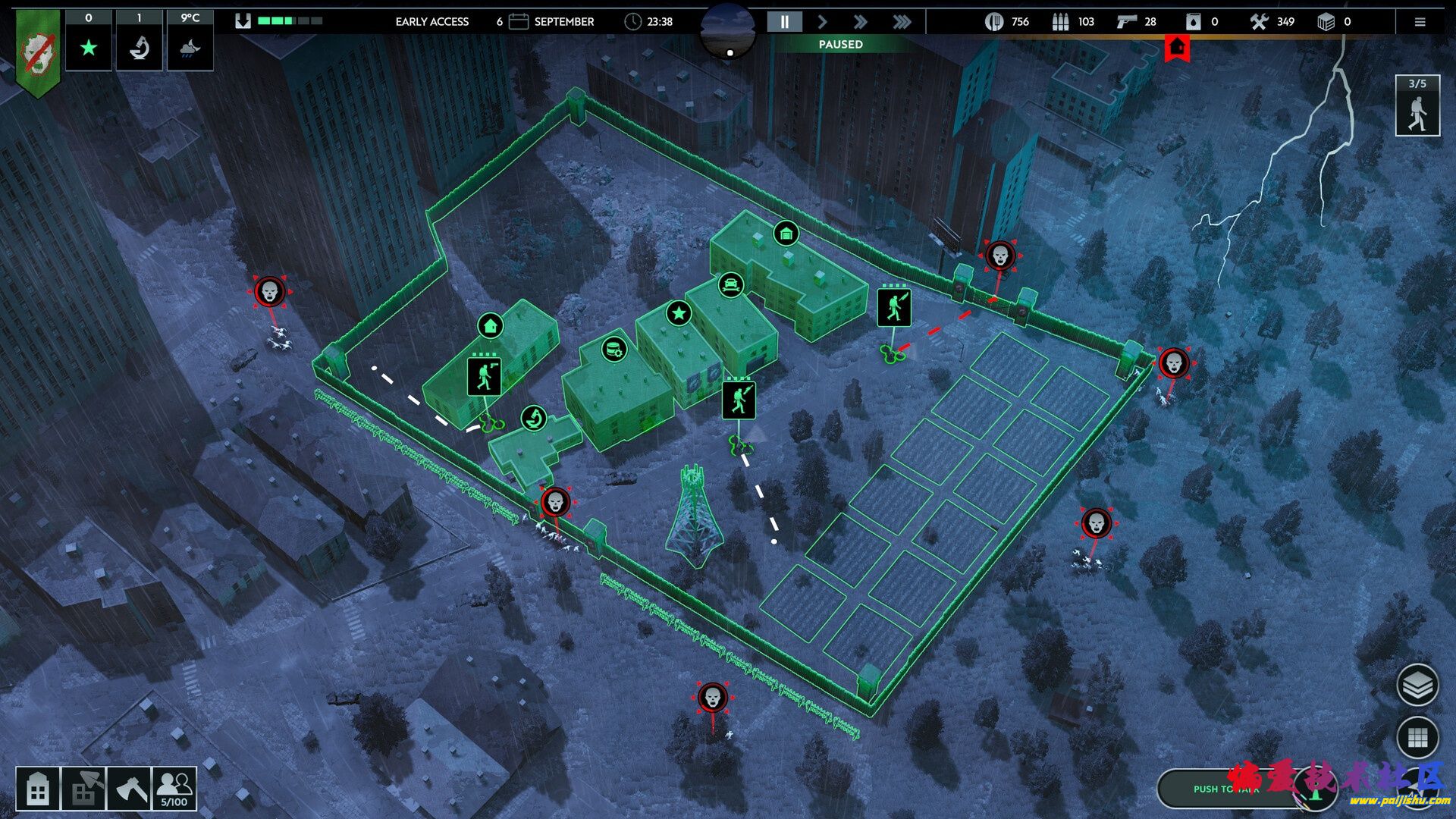The width and height of the screenshot is (1456, 819).
Task: Open the hamburger main menu
Action: coord(1420,22)
